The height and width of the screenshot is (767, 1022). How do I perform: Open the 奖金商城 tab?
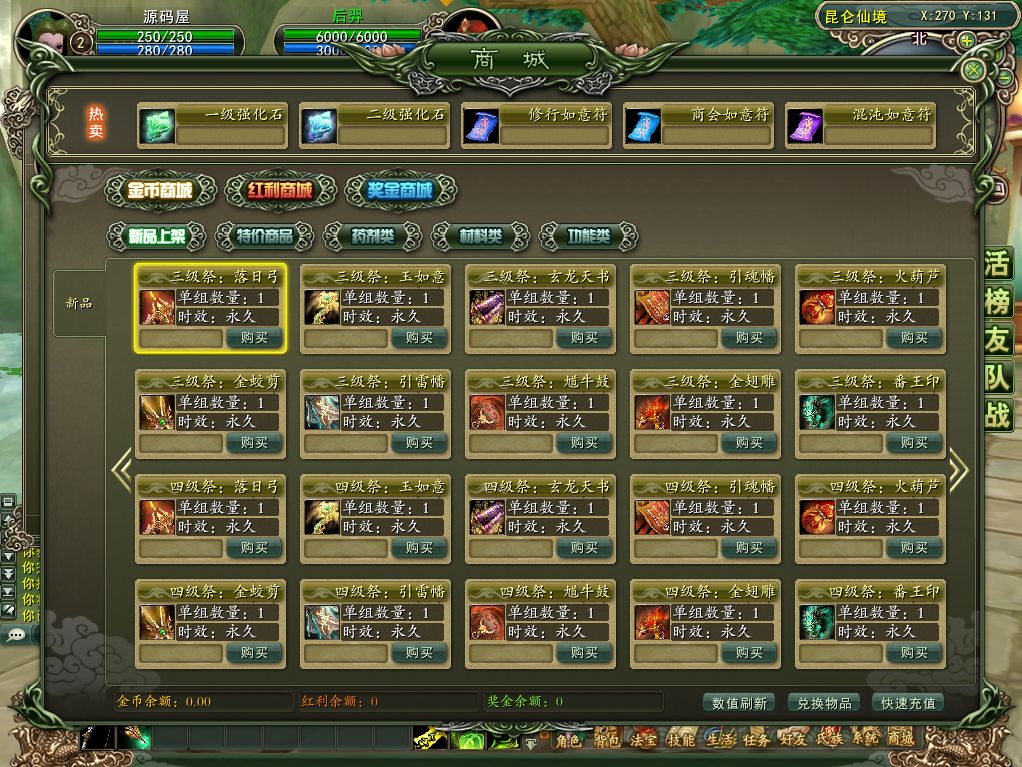pos(400,190)
